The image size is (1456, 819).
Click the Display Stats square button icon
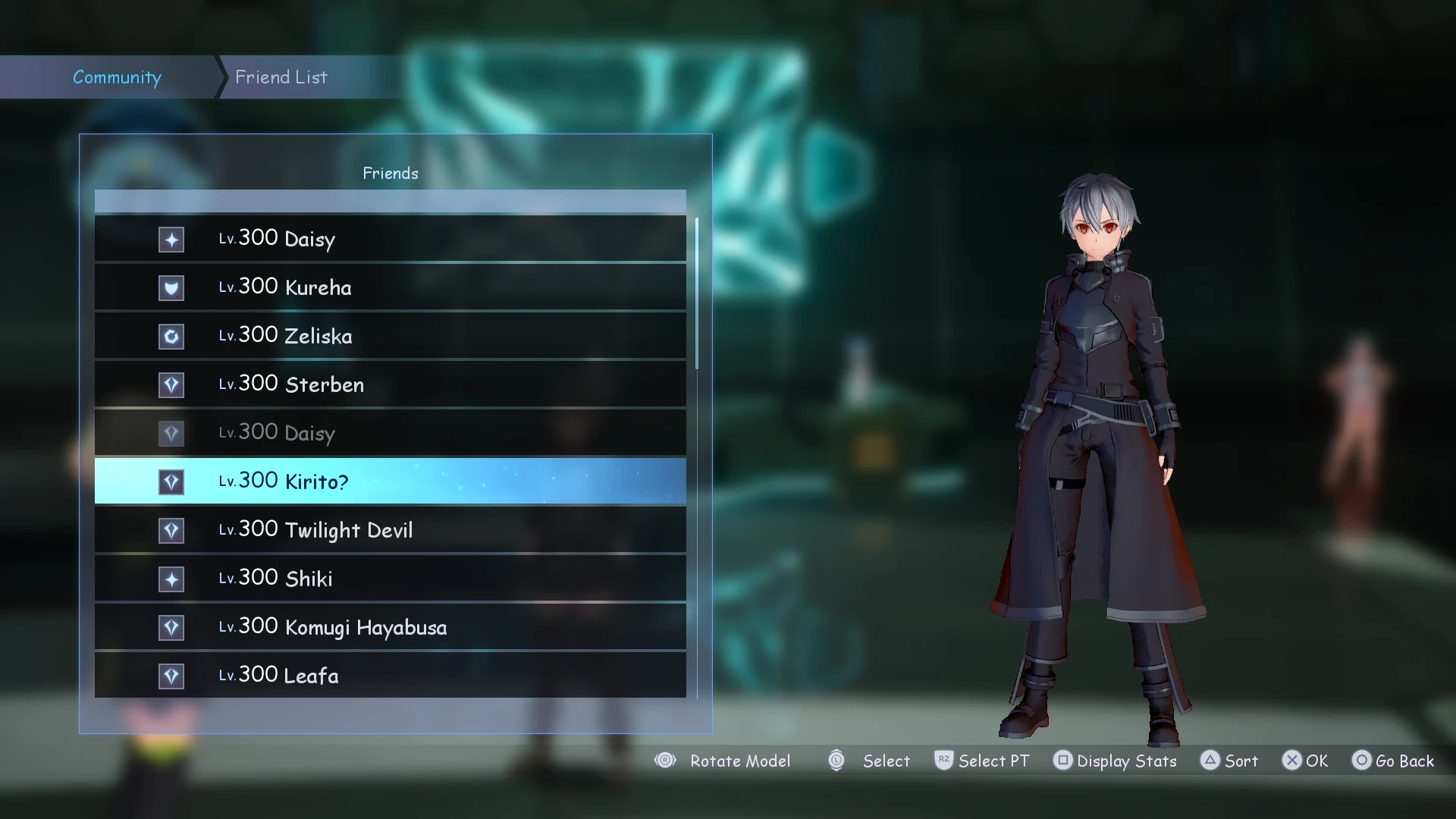1063,761
